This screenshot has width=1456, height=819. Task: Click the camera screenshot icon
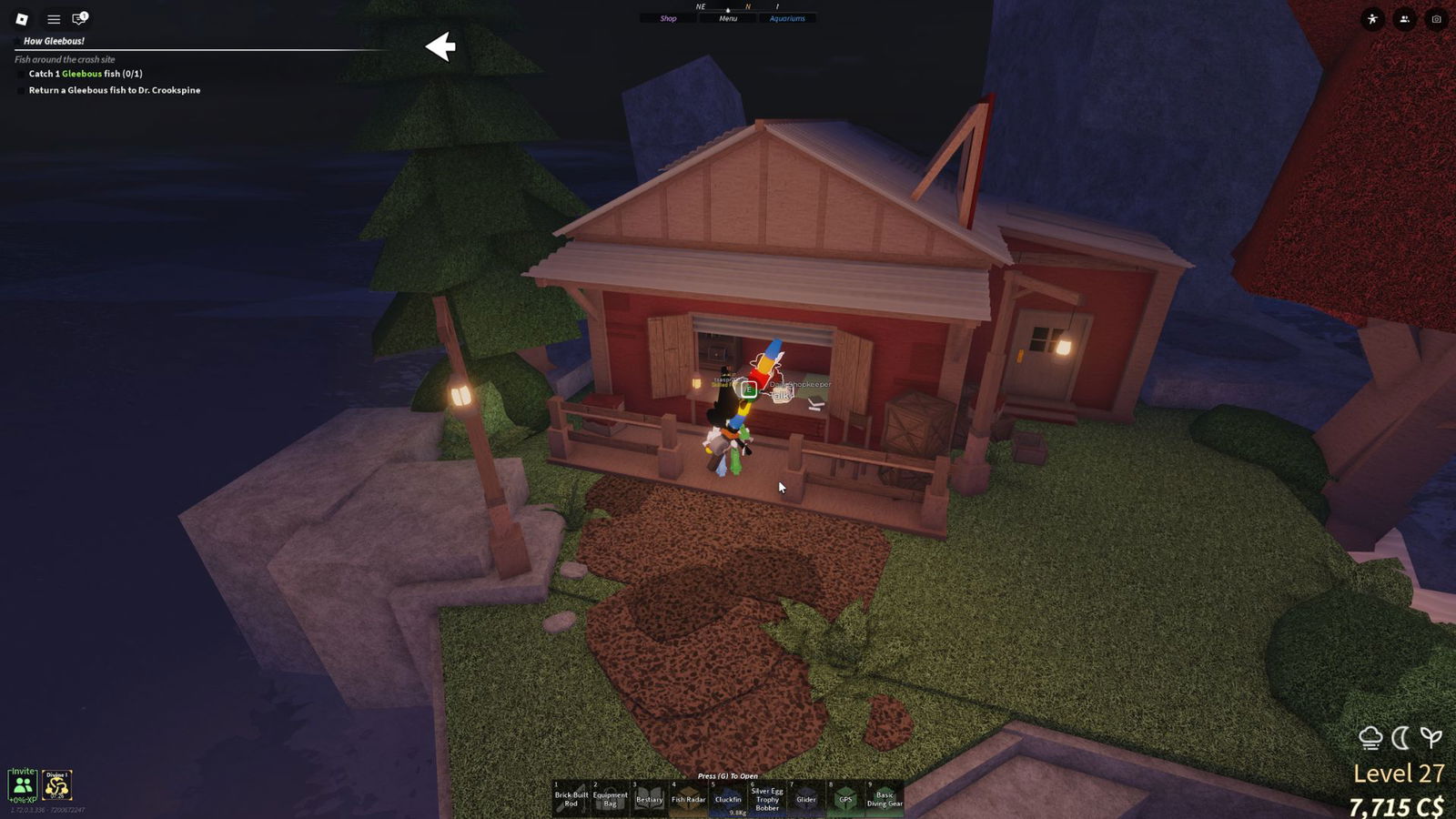click(1436, 19)
